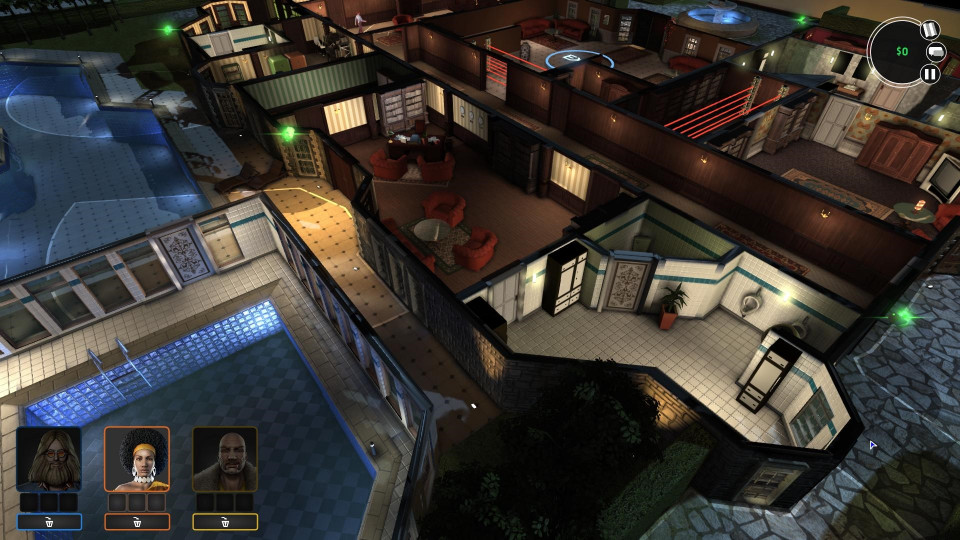Viewport: 960px width, 540px height.
Task: Select the bearded man with orange glasses portrait
Action: point(49,459)
